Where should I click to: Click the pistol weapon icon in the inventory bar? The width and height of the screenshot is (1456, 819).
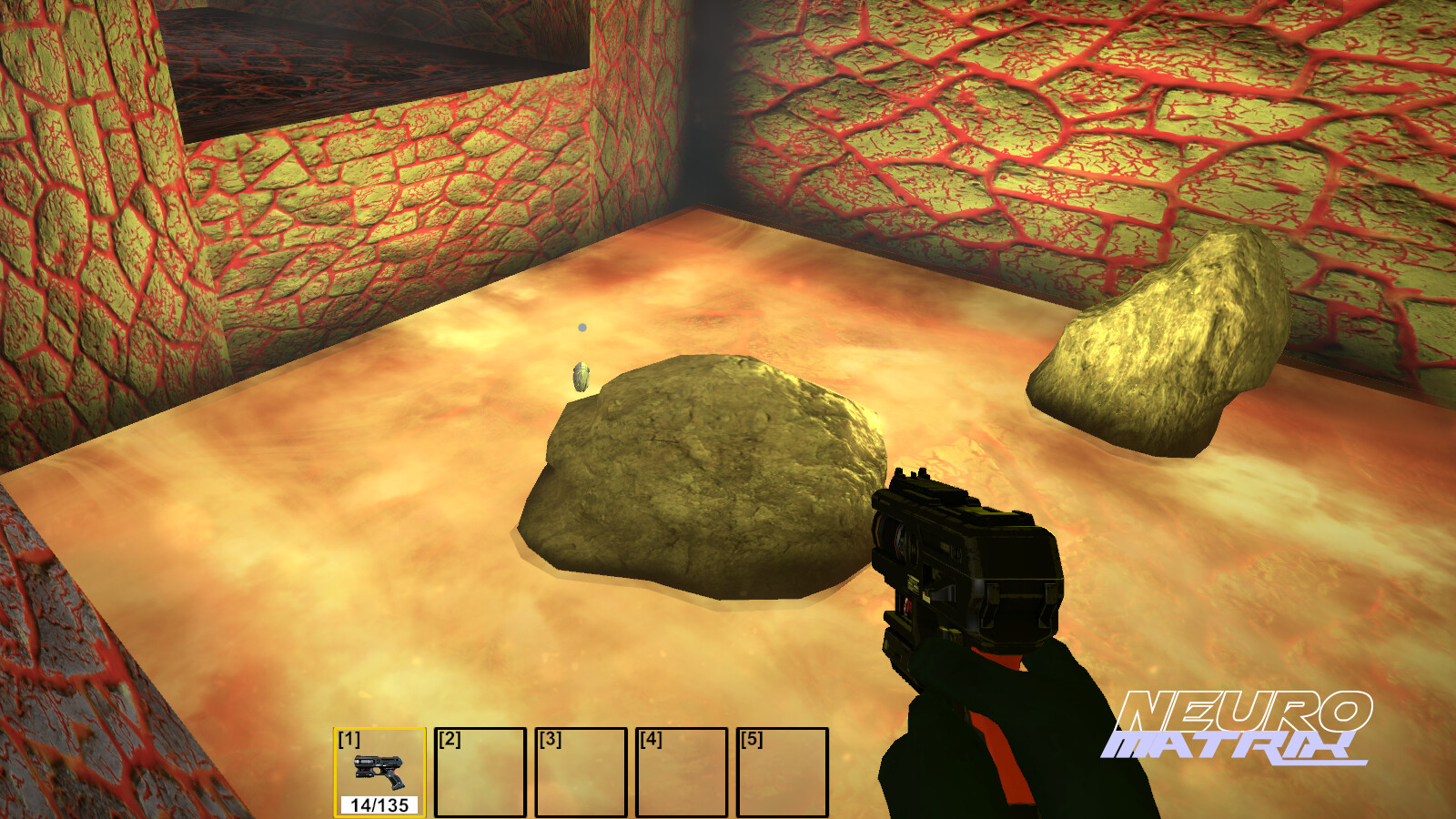(x=379, y=772)
